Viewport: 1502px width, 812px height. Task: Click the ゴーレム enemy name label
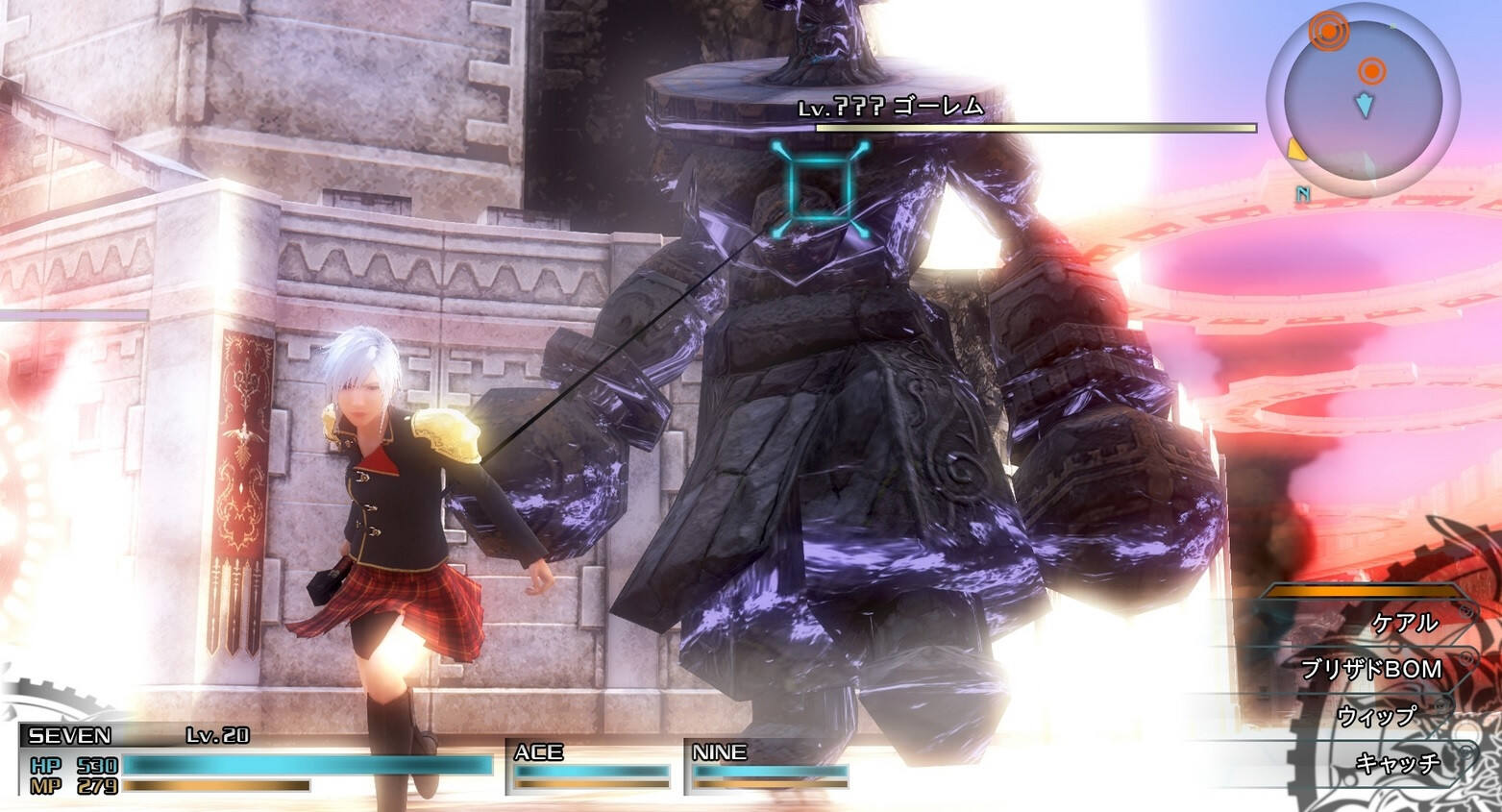pos(937,108)
